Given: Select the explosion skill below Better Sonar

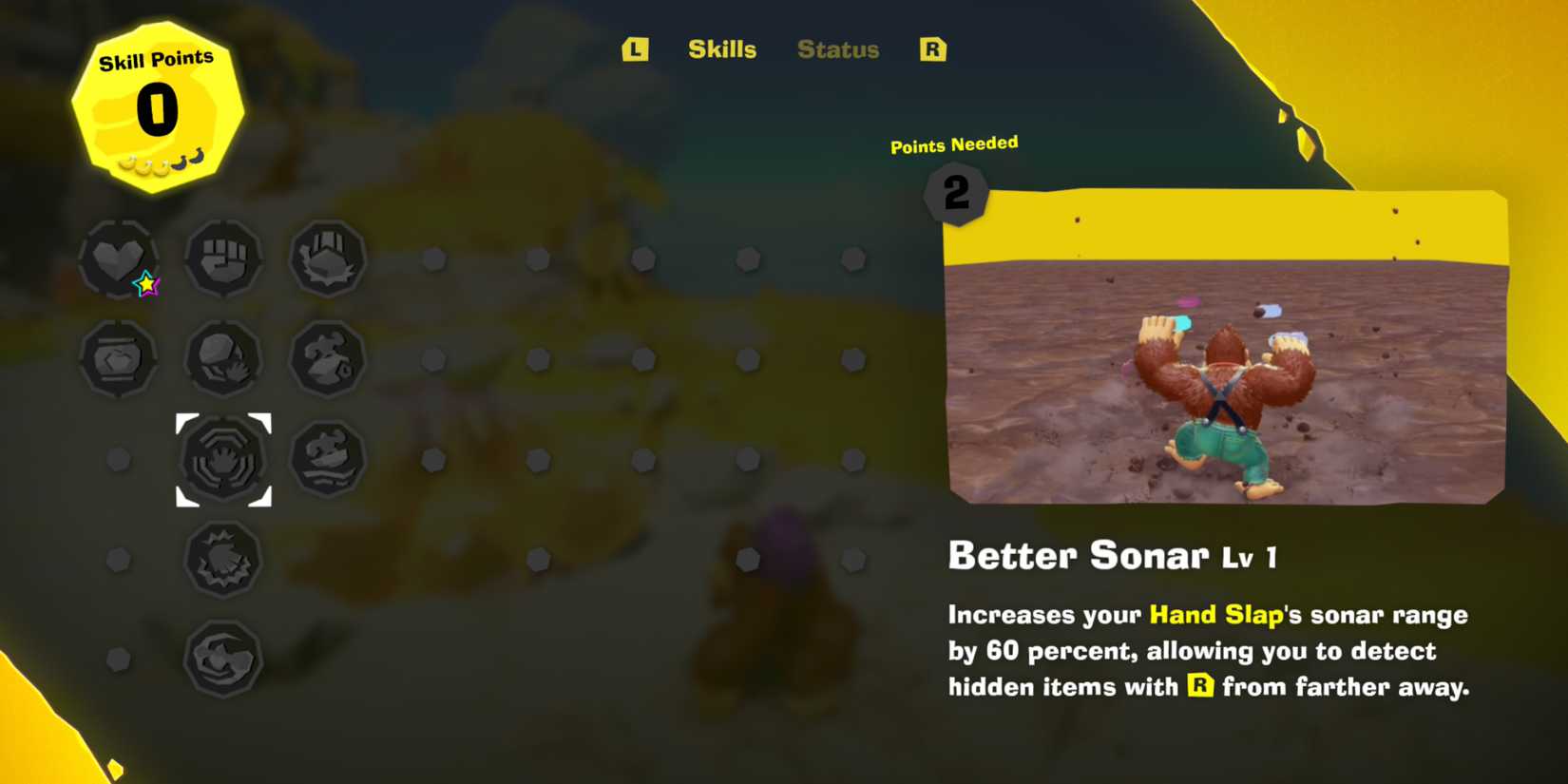Looking at the screenshot, I should coord(222,560).
